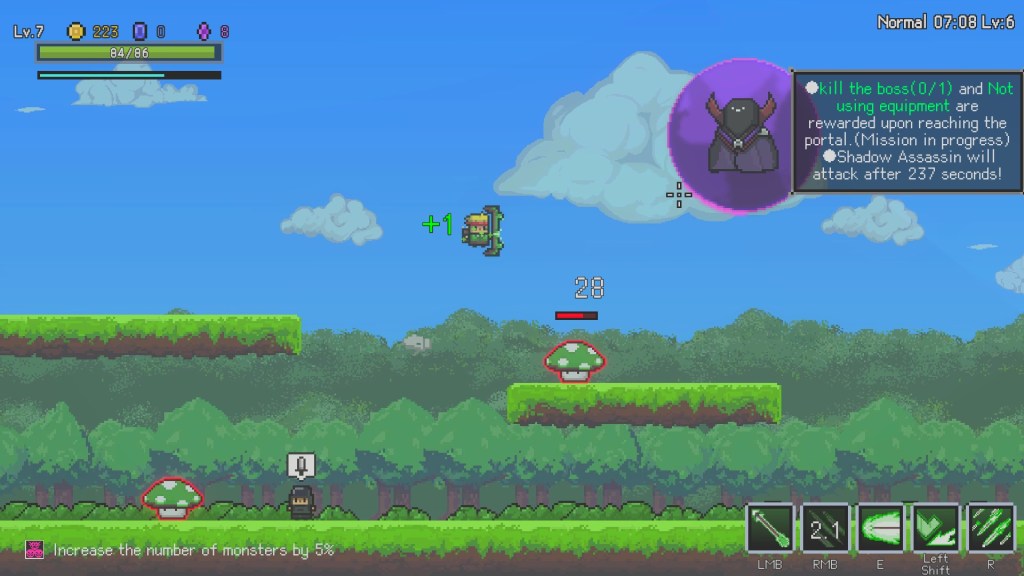Click the gold coin currency icon
The image size is (1024, 576).
tap(76, 32)
